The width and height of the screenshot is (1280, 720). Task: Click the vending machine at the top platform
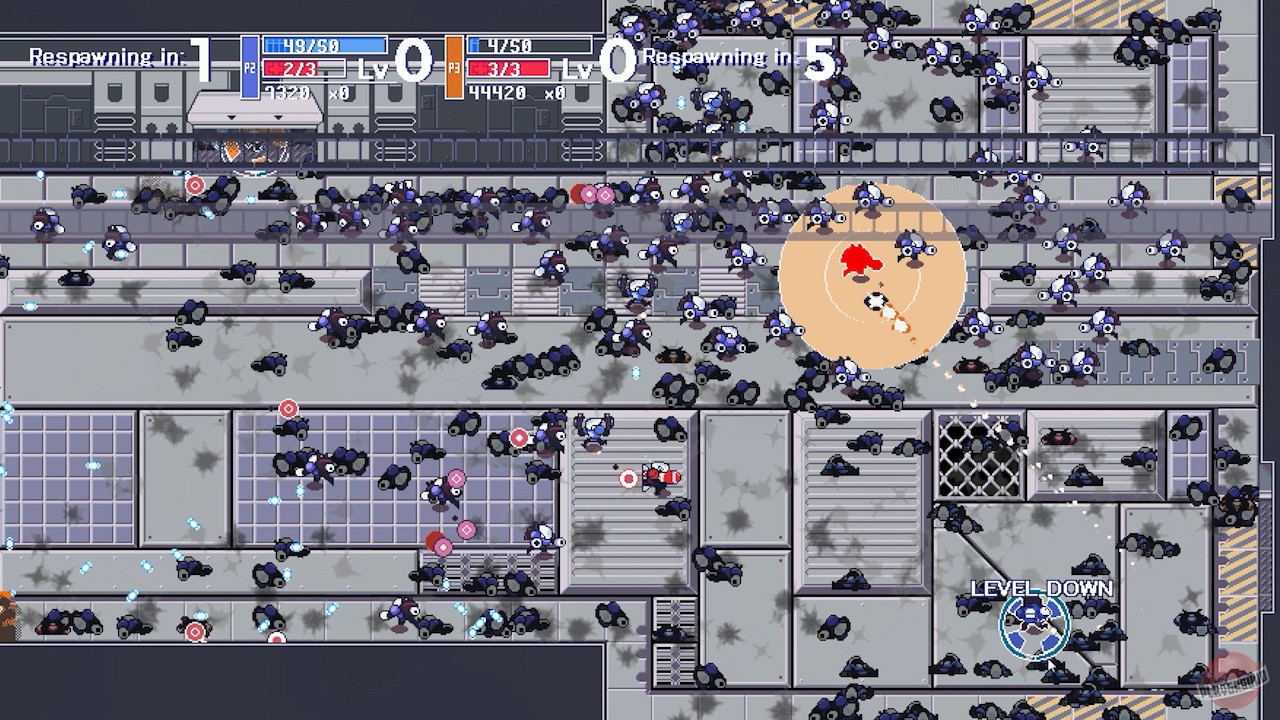tap(255, 110)
